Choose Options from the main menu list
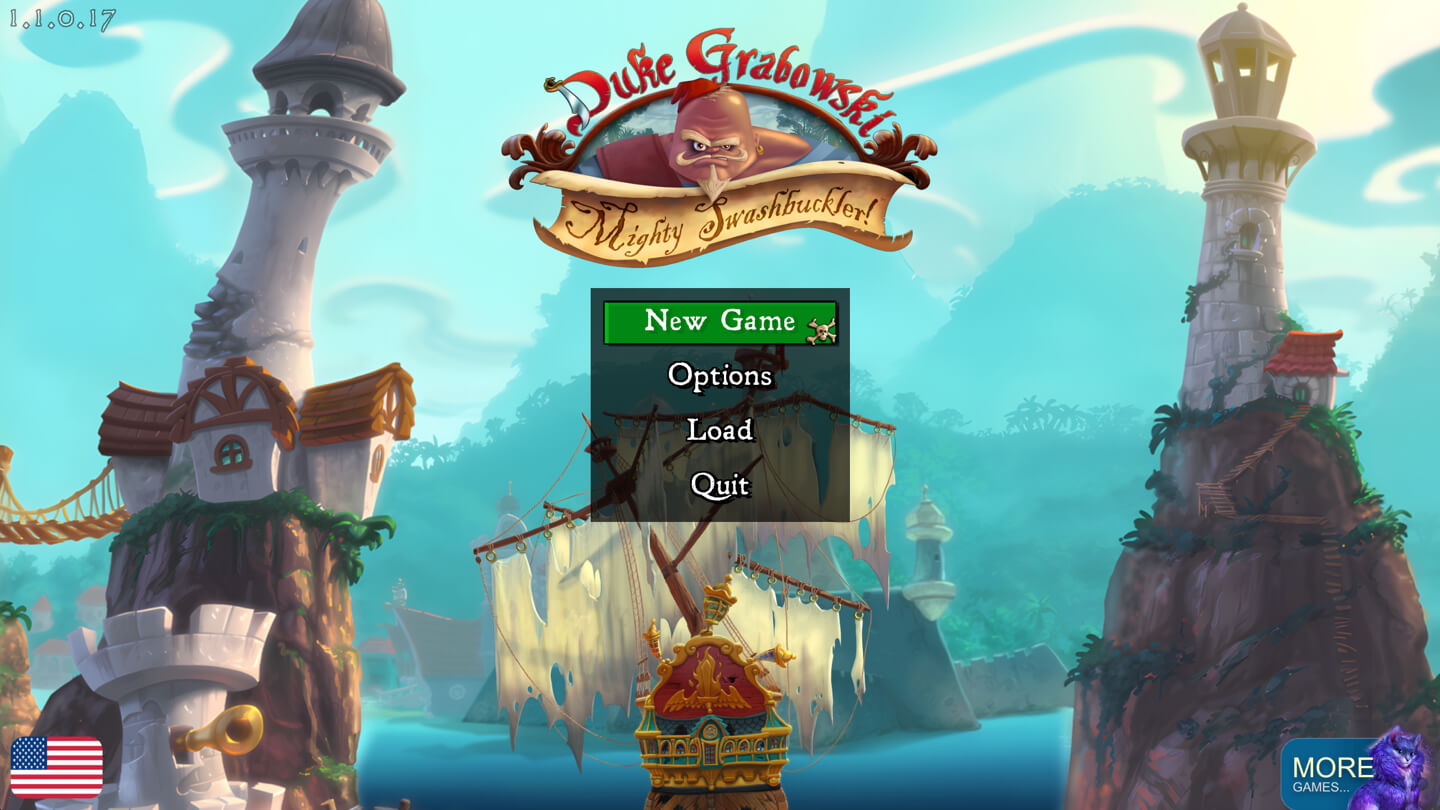The width and height of the screenshot is (1440, 810). (x=720, y=376)
